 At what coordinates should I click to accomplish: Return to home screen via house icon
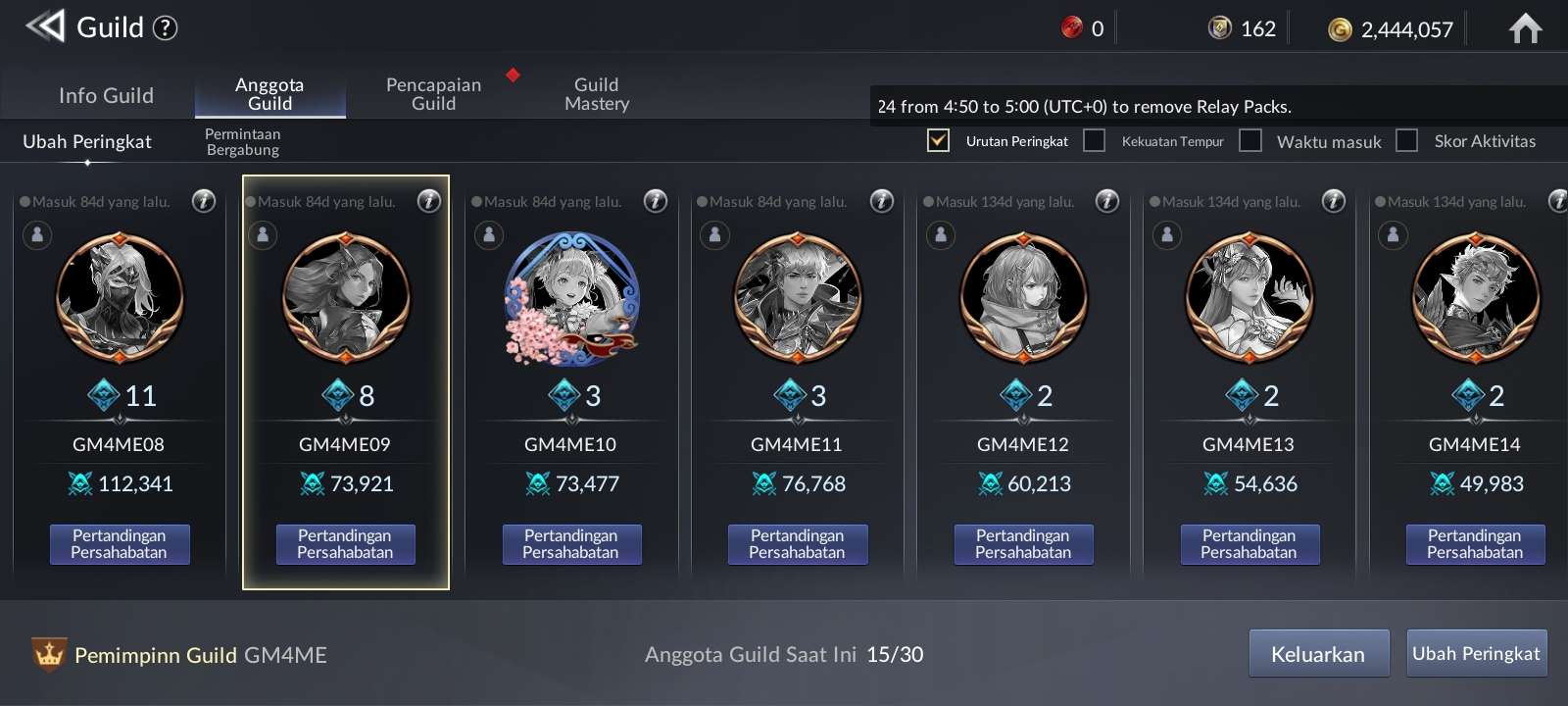coord(1525,28)
